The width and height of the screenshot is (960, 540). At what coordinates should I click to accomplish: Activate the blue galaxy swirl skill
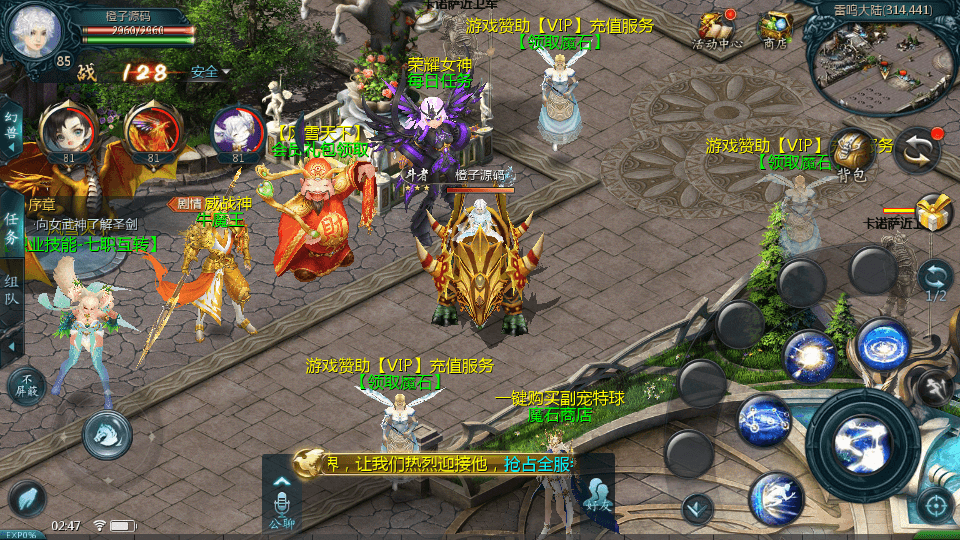point(882,345)
